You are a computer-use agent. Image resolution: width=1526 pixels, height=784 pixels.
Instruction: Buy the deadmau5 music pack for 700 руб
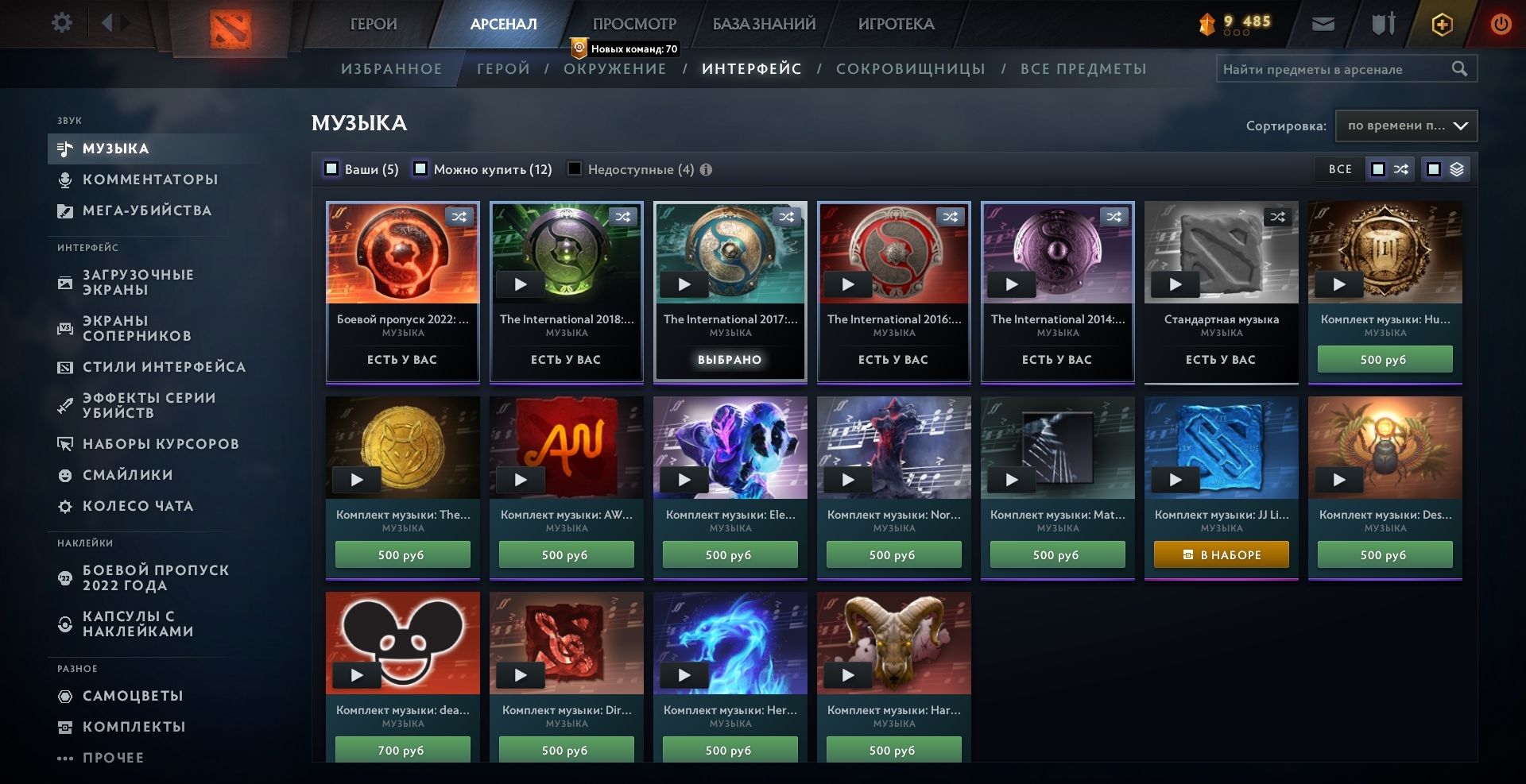click(x=402, y=750)
